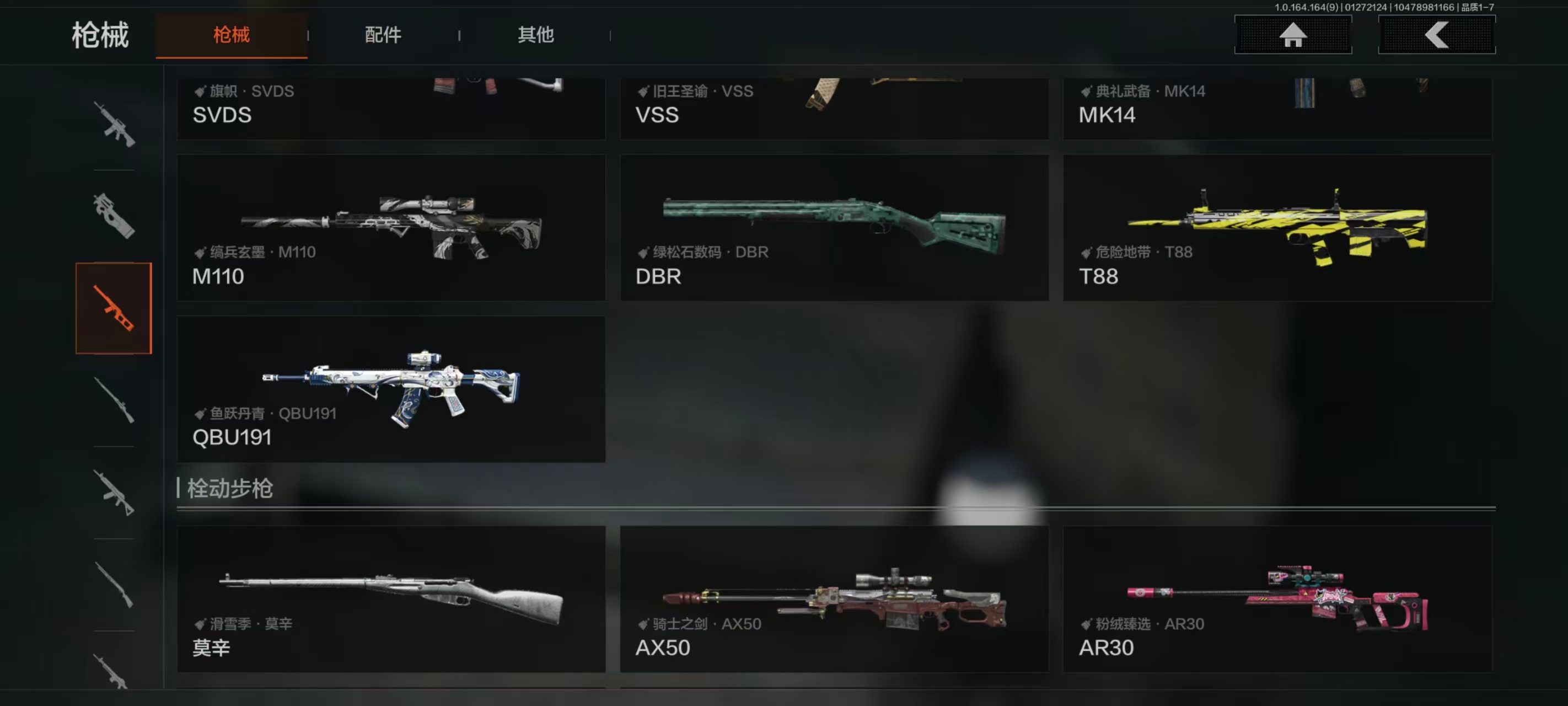Choose the yellow T88 card
This screenshot has width=1568, height=706.
point(1277,227)
